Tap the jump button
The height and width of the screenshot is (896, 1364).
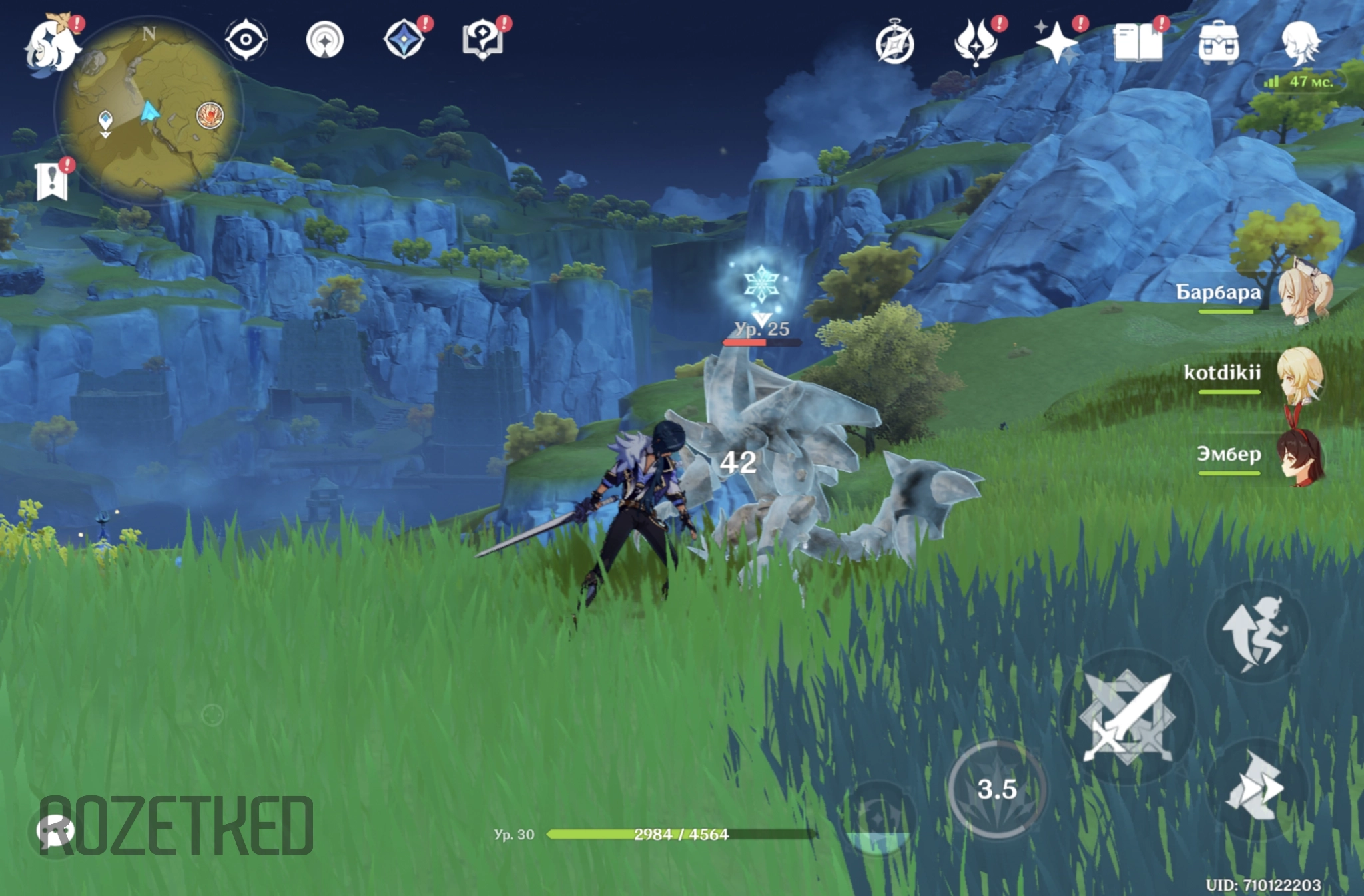pos(1256,632)
